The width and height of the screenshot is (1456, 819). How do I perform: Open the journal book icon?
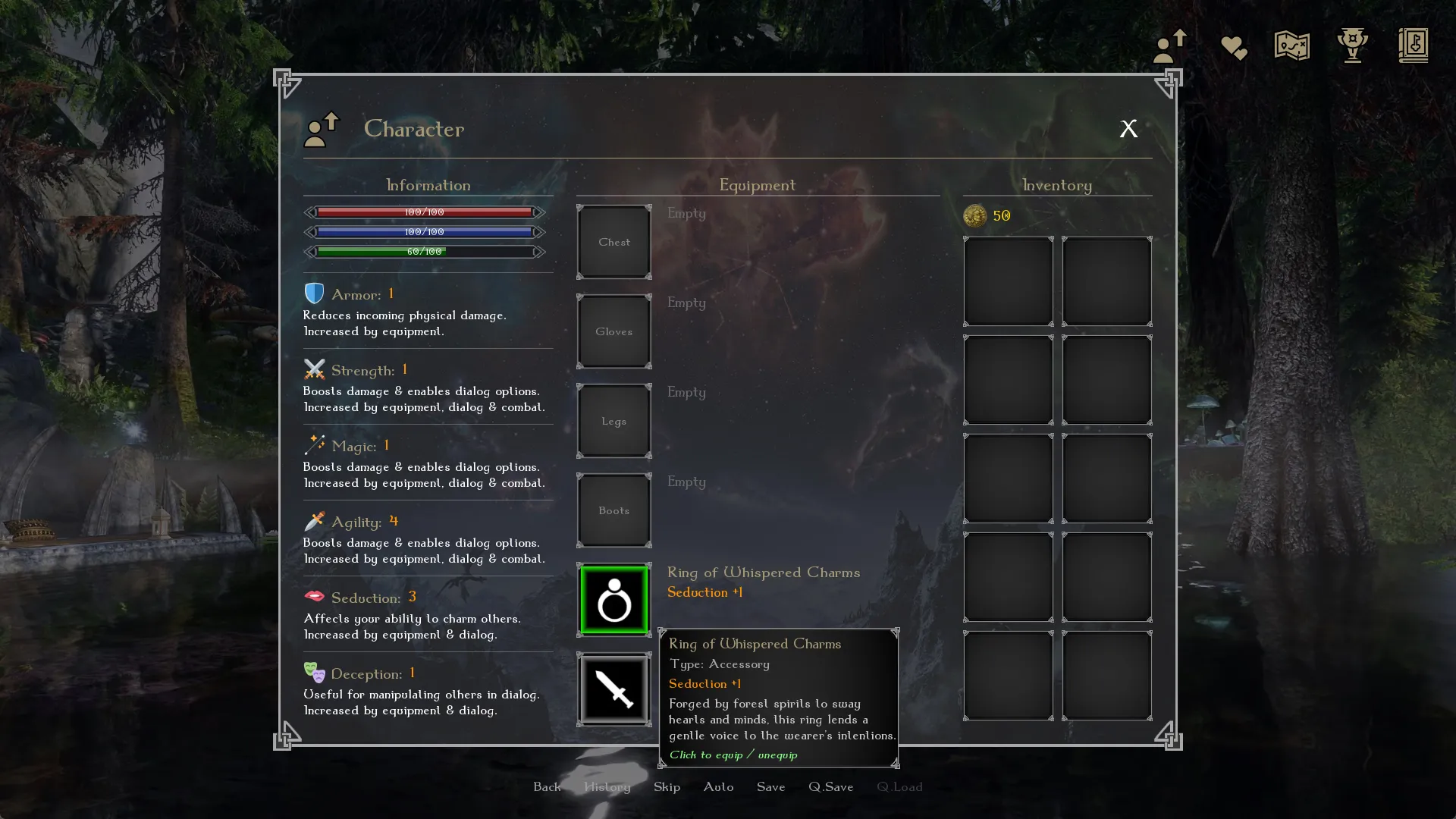[1413, 46]
